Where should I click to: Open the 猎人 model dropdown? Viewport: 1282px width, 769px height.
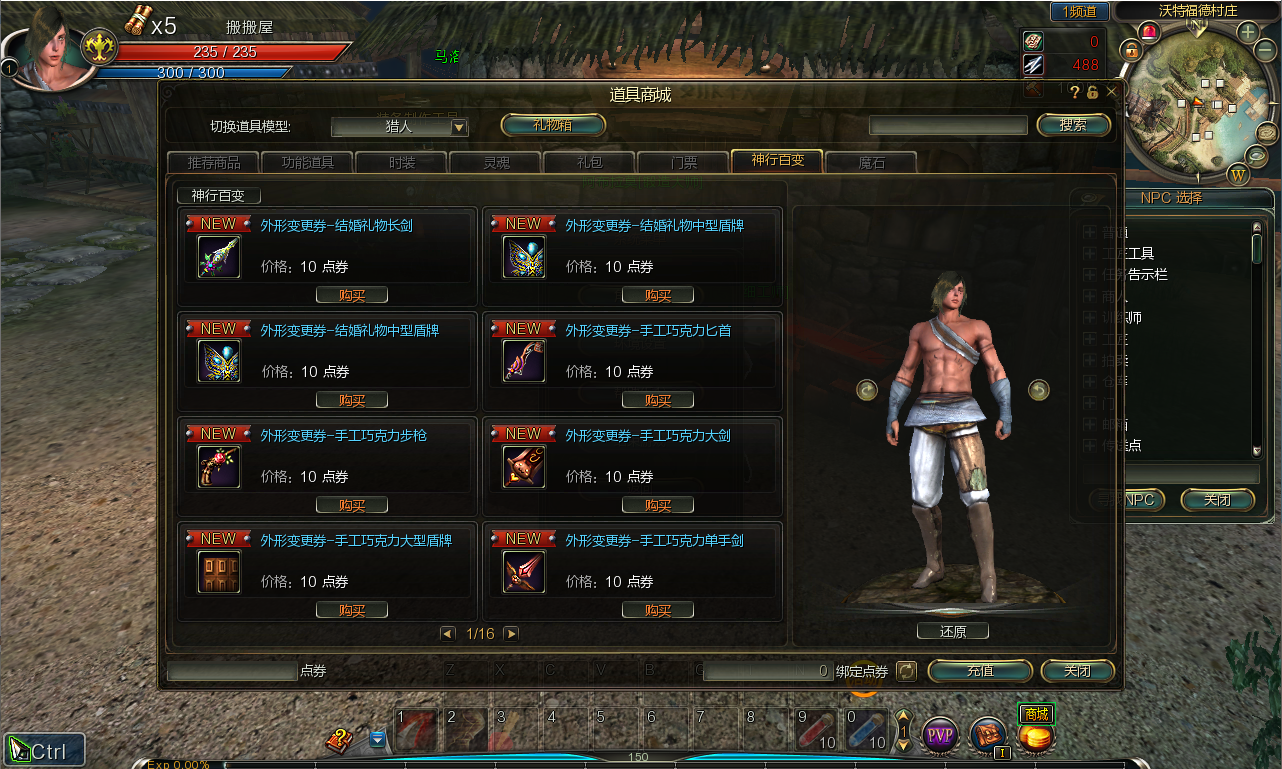(x=459, y=127)
